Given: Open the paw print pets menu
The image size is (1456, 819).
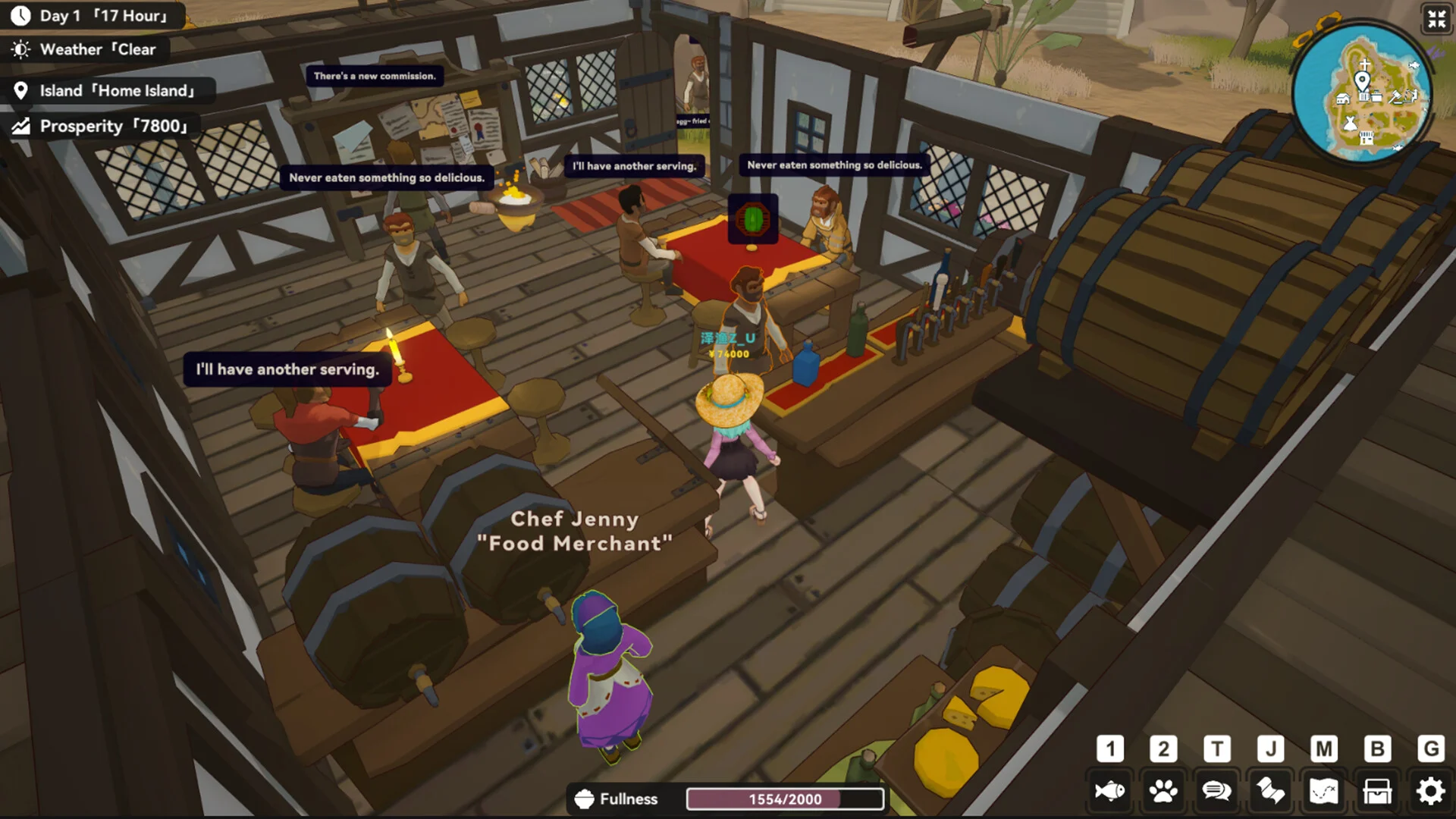Looking at the screenshot, I should click(1163, 792).
